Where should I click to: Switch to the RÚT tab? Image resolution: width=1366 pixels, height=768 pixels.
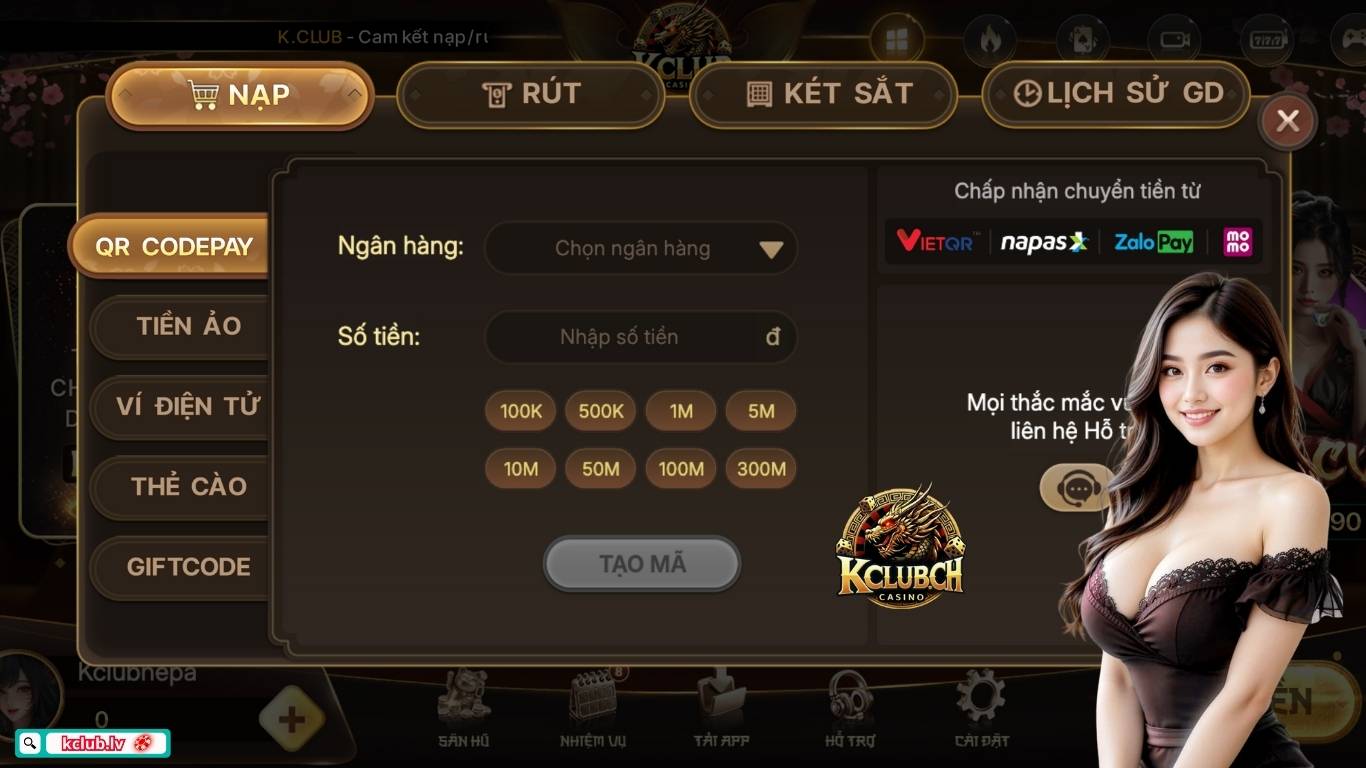[x=530, y=94]
